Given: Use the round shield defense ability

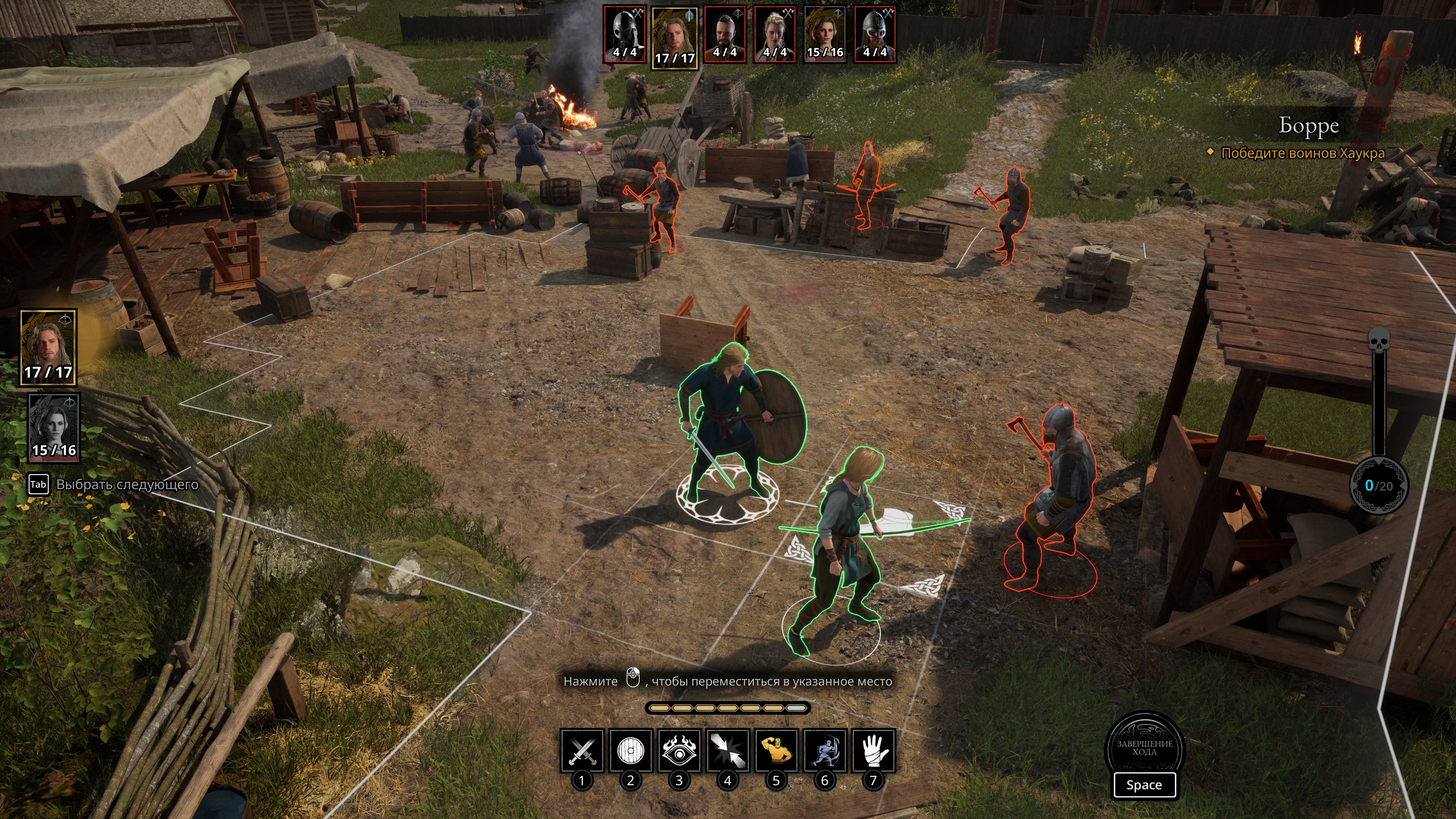Looking at the screenshot, I should point(631,750).
